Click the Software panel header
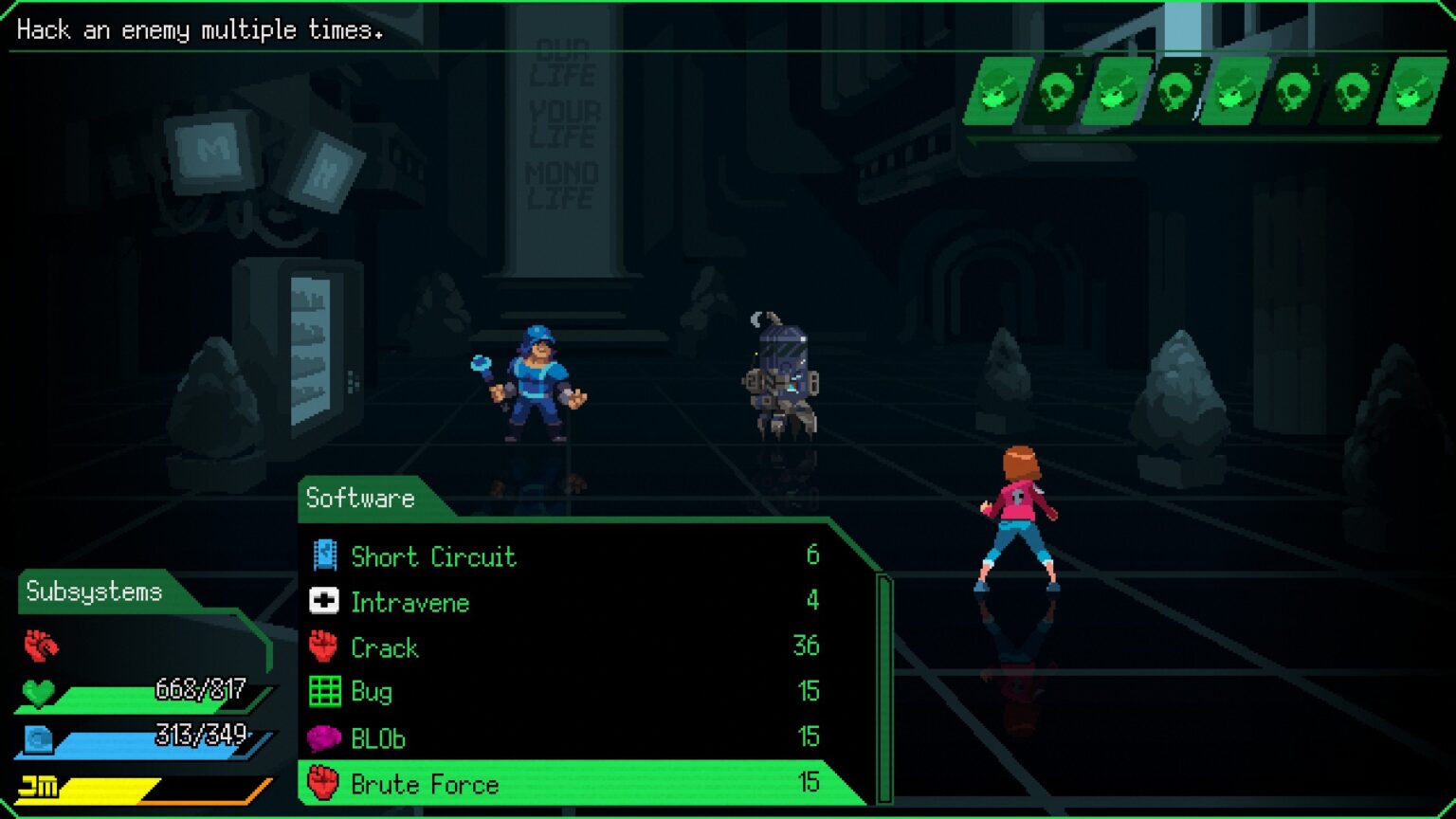Image resolution: width=1456 pixels, height=819 pixels. 360,497
